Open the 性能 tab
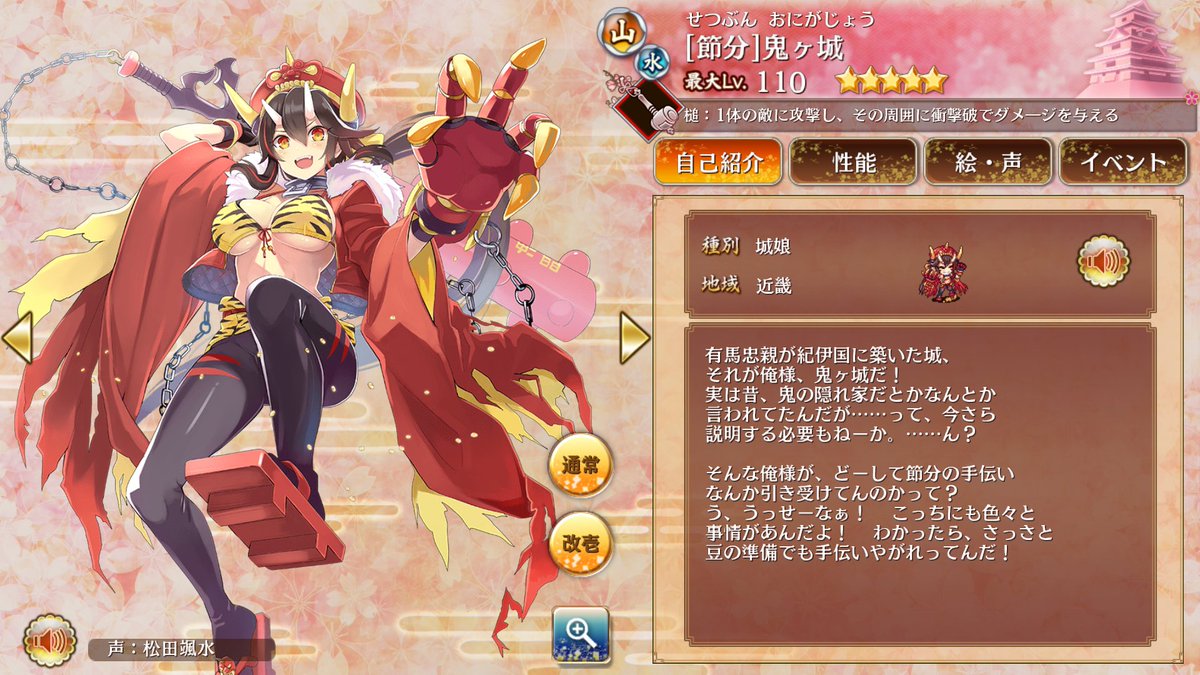This screenshot has height=675, width=1200. (853, 162)
